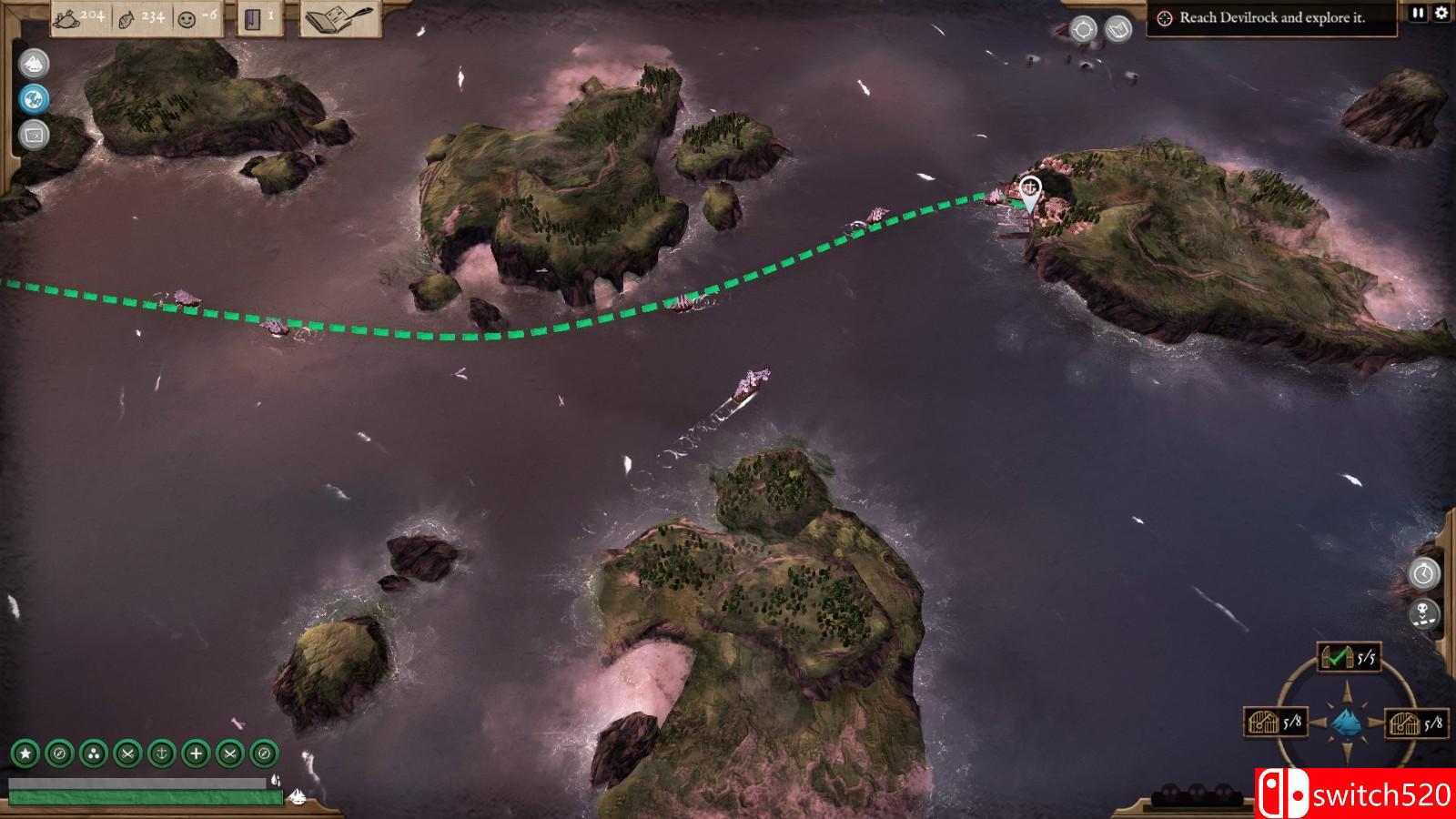Click the blue ship in the compass
This screenshot has width=1456, height=819.
[1348, 723]
